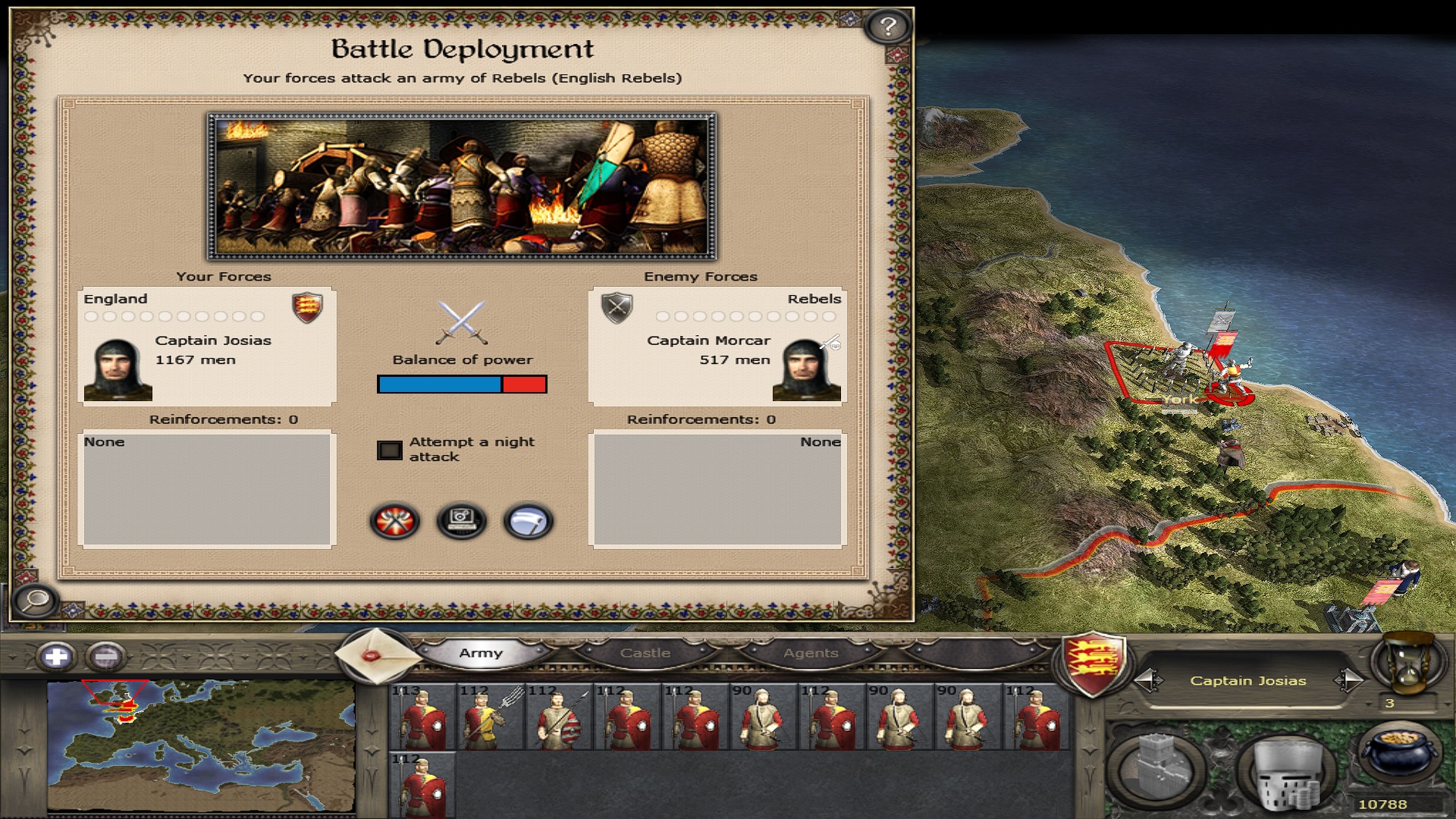Open the help question mark button

click(x=887, y=27)
